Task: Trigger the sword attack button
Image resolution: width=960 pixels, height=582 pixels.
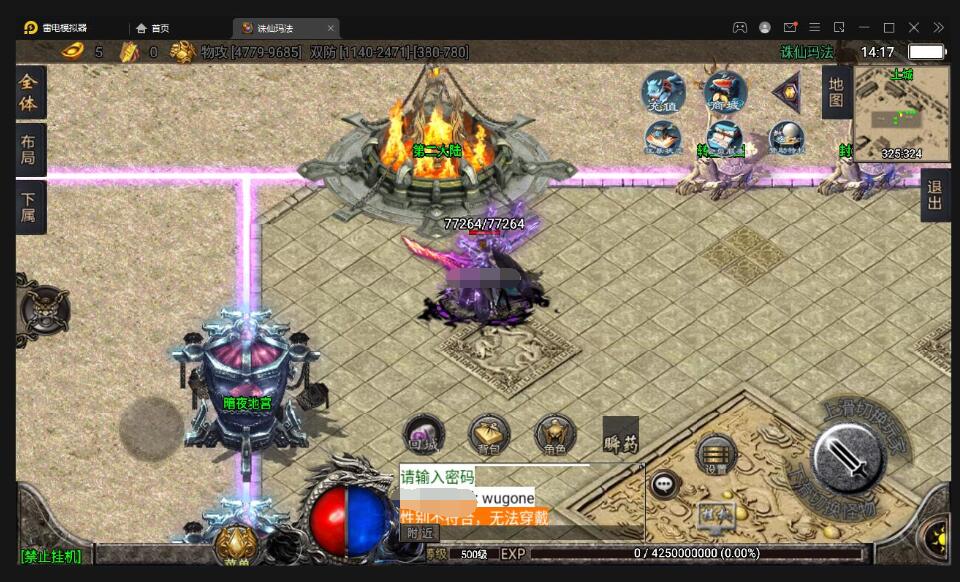Action: click(x=847, y=458)
